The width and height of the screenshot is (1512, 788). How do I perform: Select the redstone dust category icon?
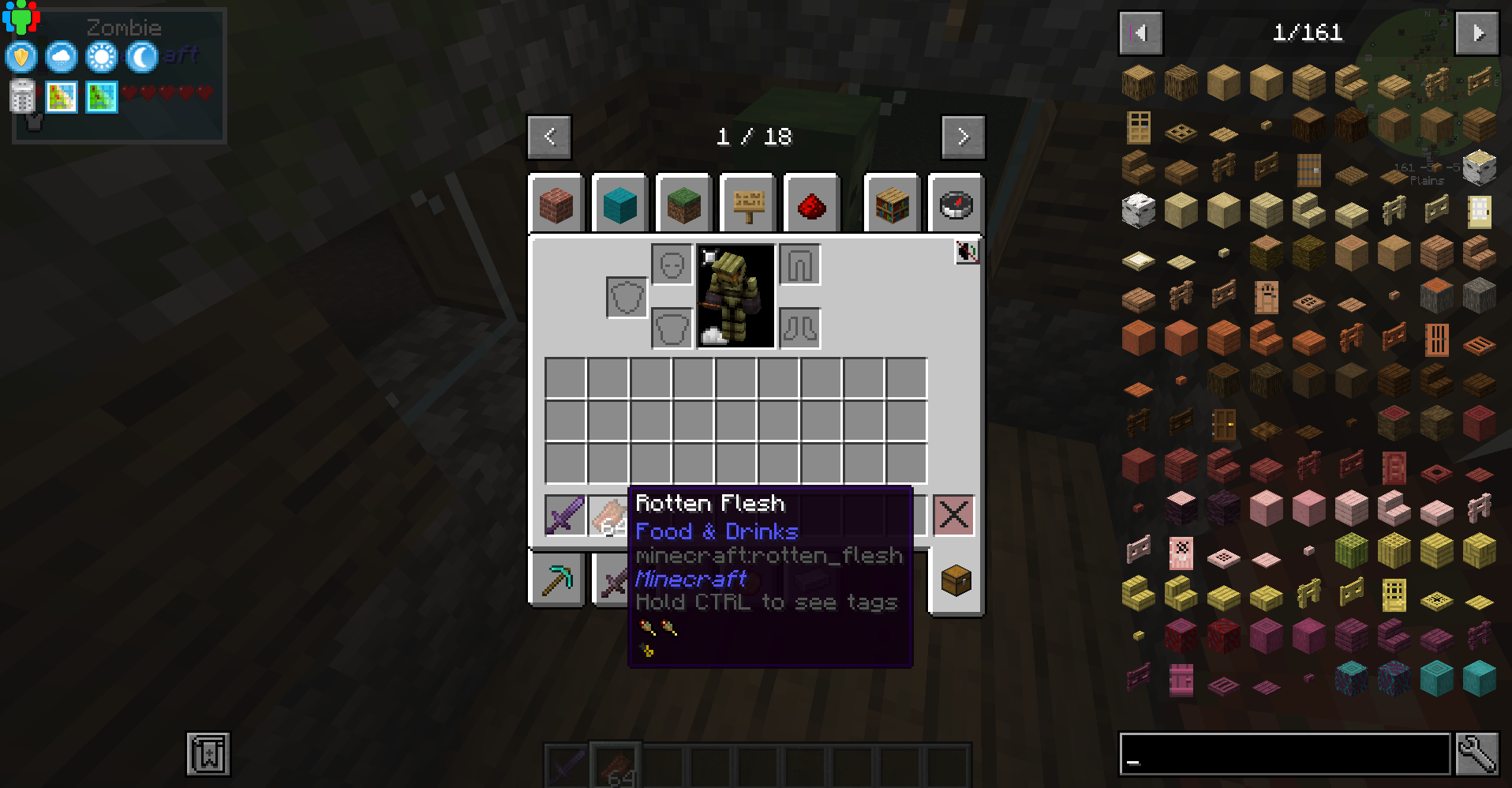(812, 204)
